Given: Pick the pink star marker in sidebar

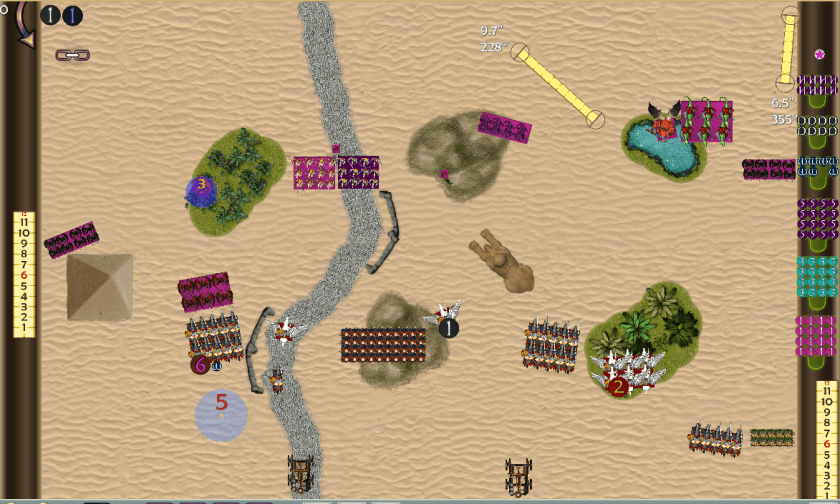Looking at the screenshot, I should tap(819, 54).
